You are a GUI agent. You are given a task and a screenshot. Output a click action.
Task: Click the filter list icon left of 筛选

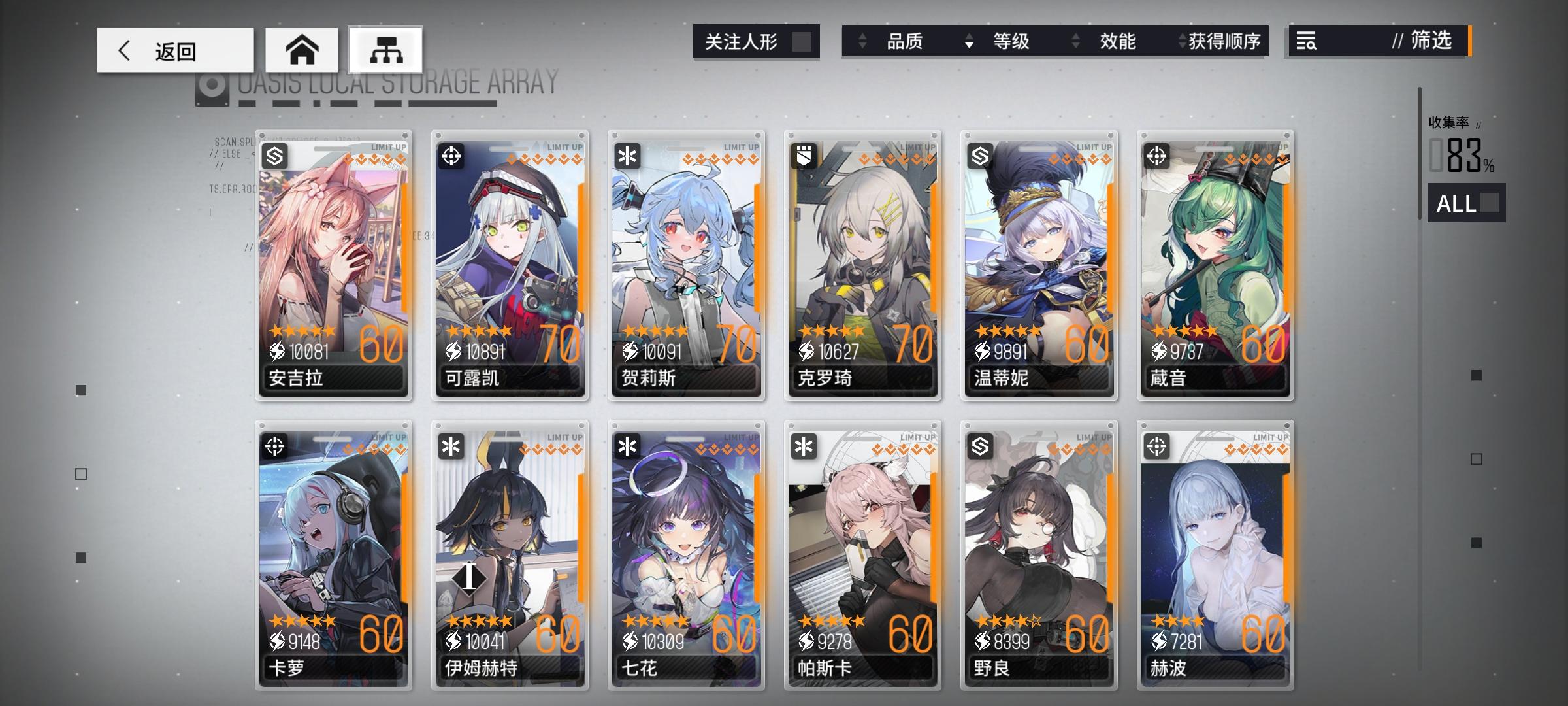pyautogui.click(x=1306, y=41)
